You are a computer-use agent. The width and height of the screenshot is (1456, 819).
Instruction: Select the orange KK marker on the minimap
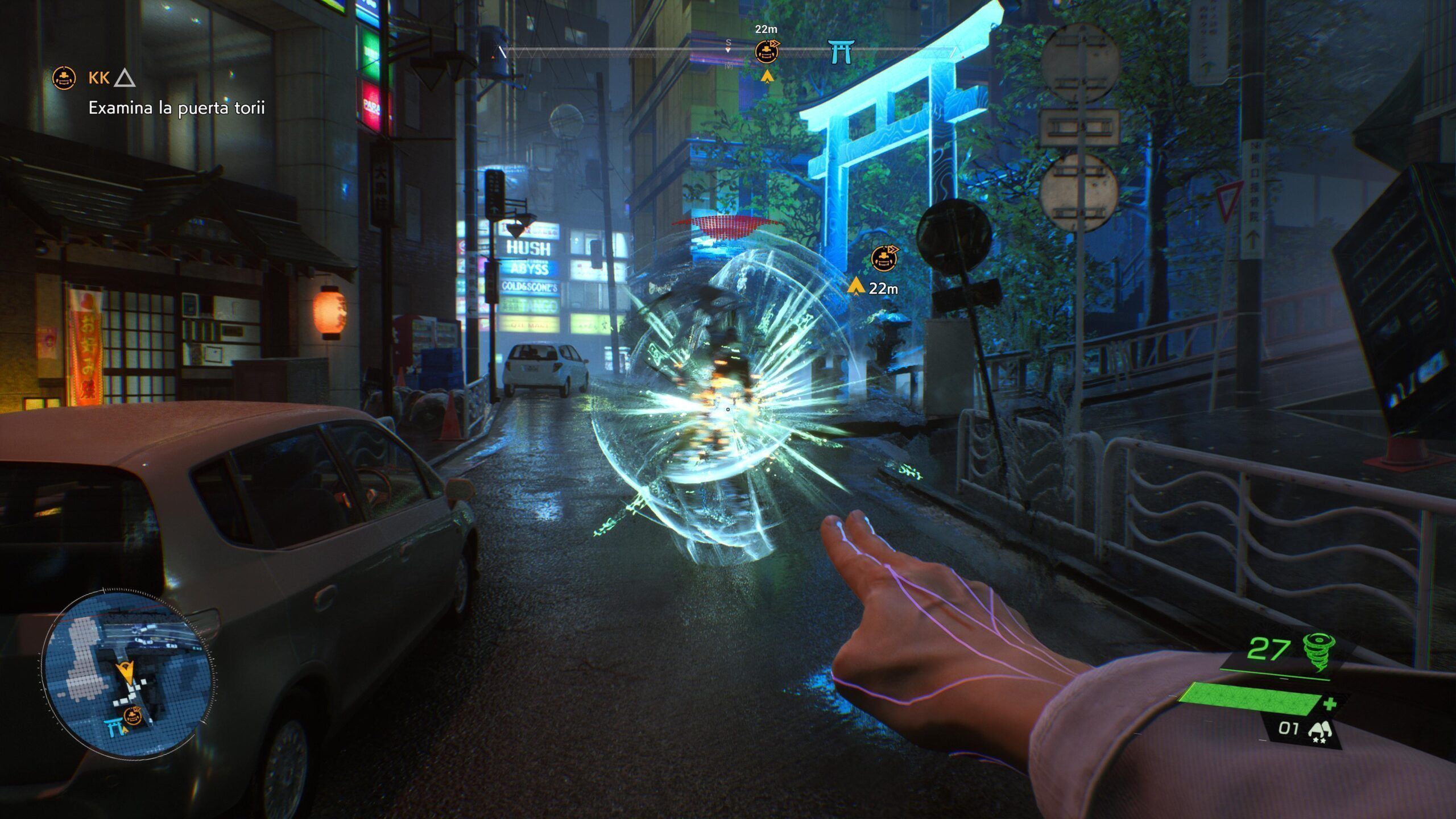point(133,716)
